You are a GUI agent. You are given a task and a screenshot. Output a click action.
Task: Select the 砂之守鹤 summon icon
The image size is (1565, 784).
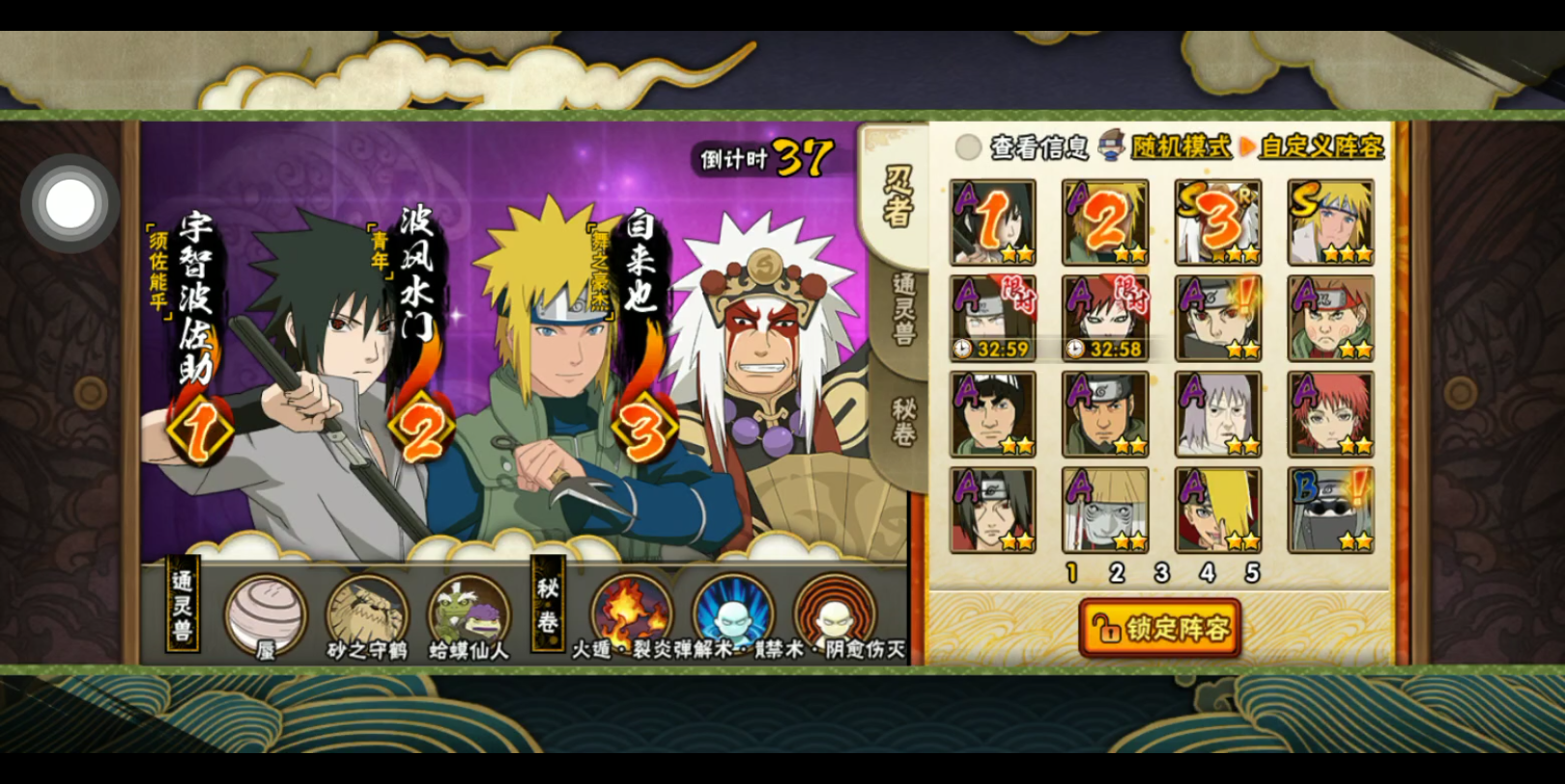pos(366,614)
